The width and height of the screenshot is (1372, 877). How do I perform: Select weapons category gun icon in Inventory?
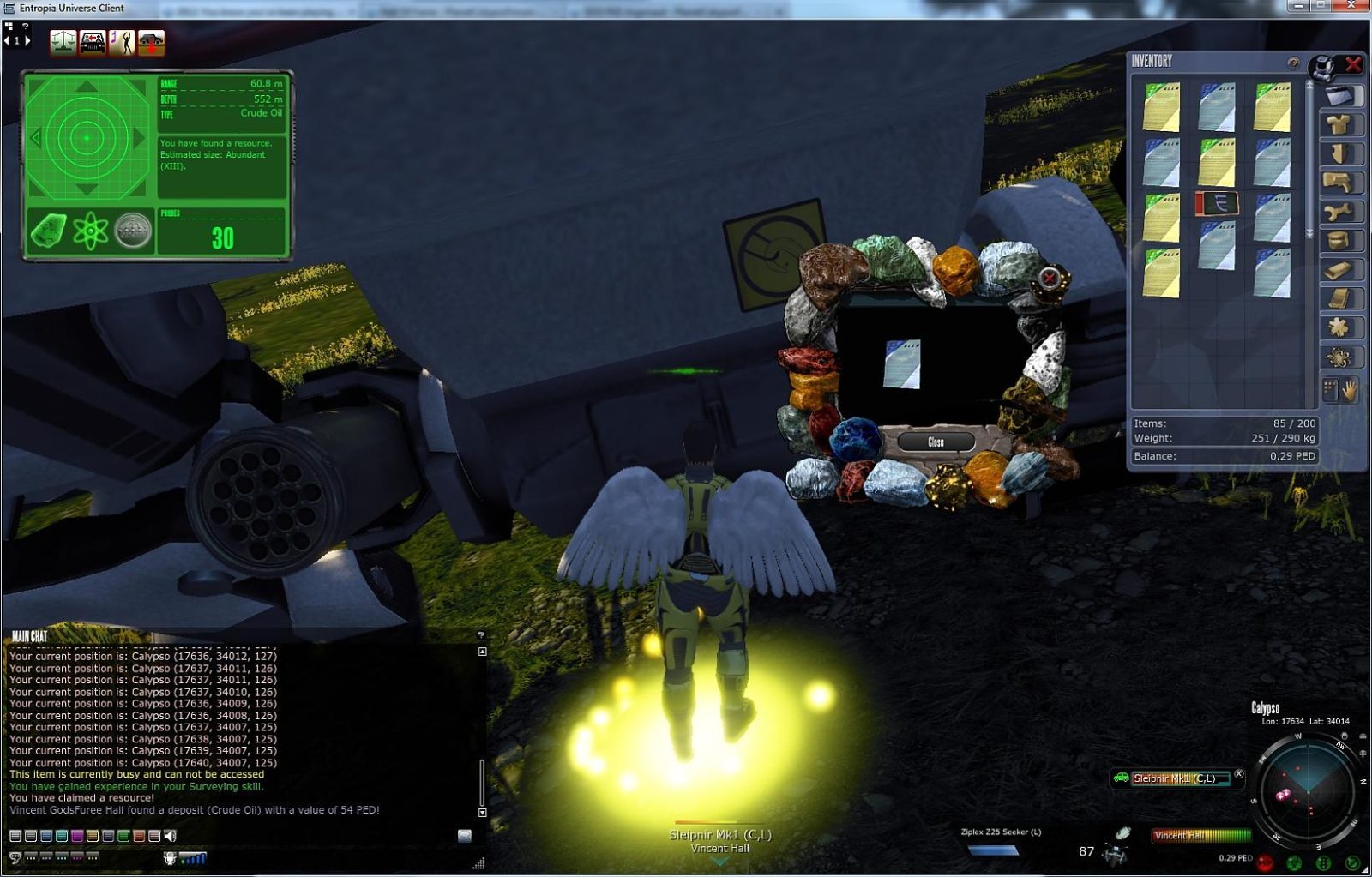pos(1339,180)
